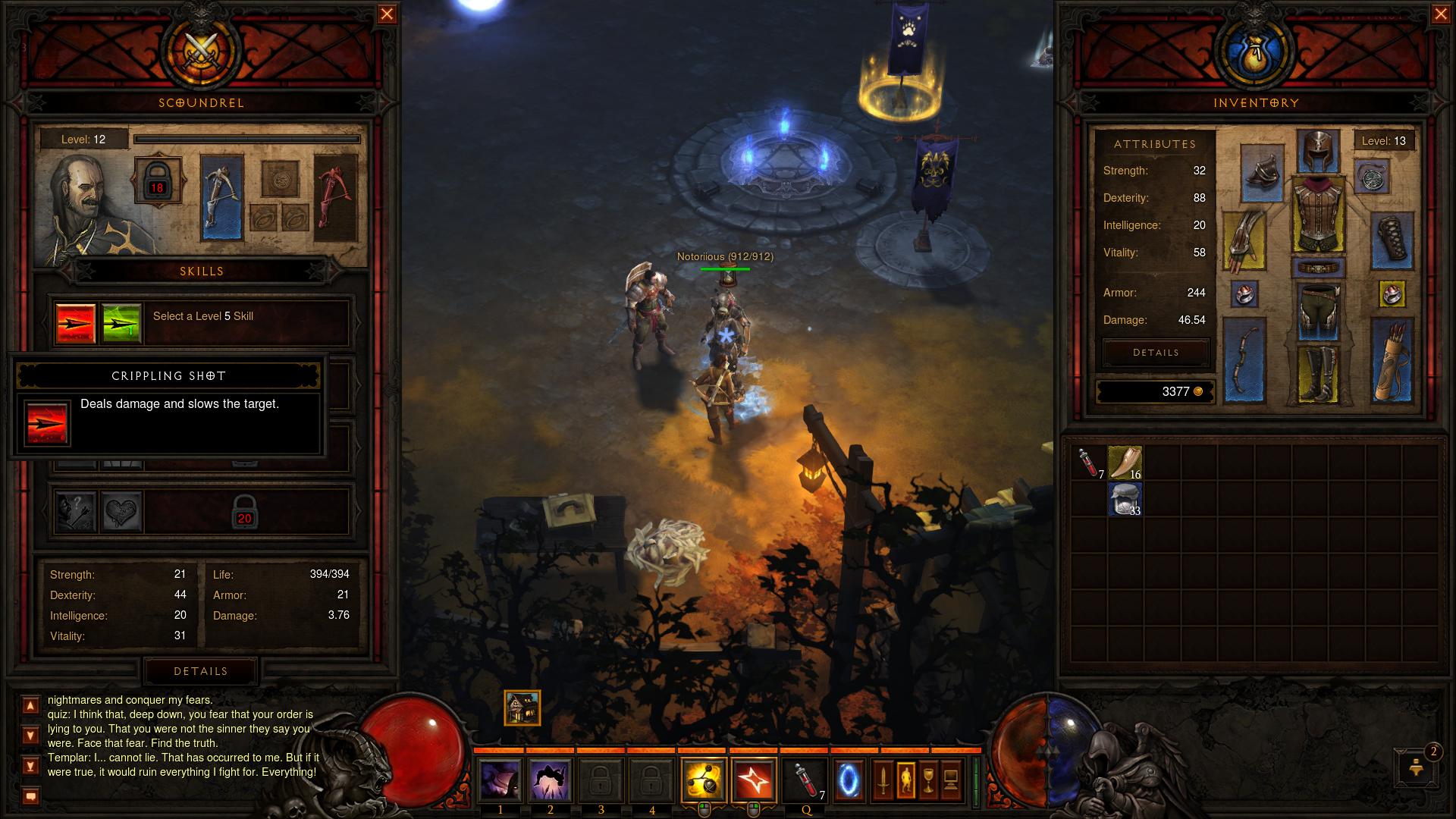Click the house icon buff indicator

(522, 708)
